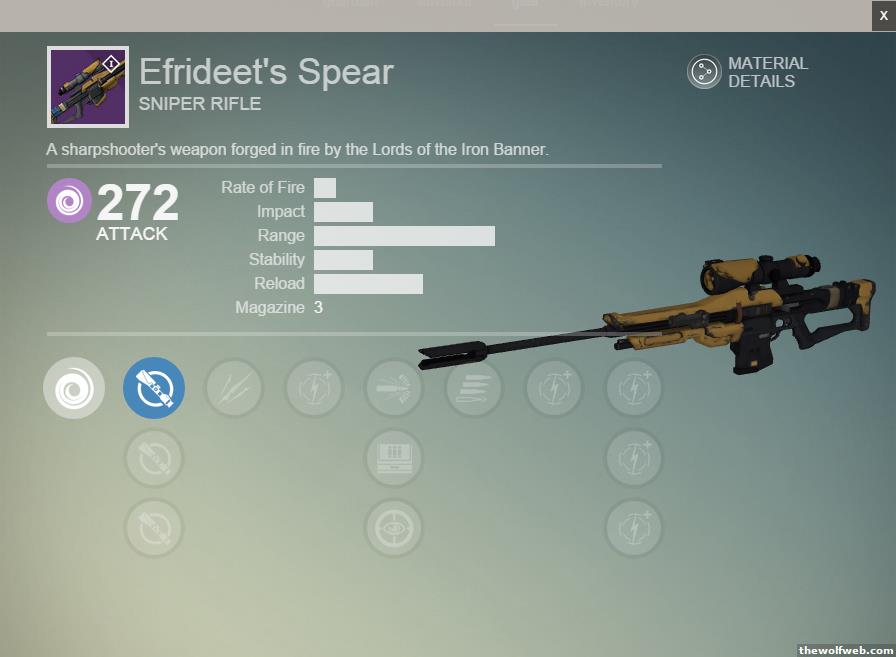Select the white Void damage swirl perk
896x657 pixels.
point(74,388)
